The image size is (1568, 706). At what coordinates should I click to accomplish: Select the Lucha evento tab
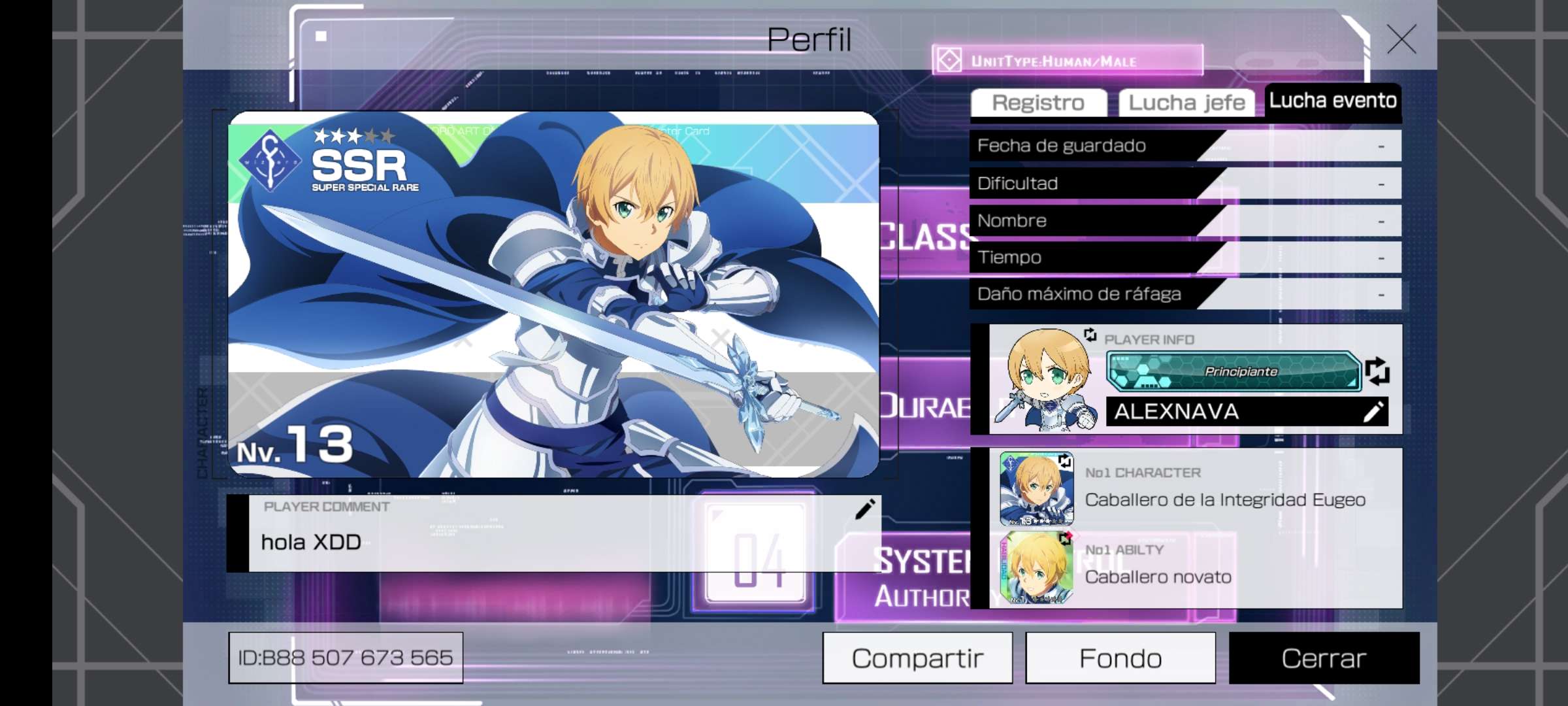(1333, 101)
